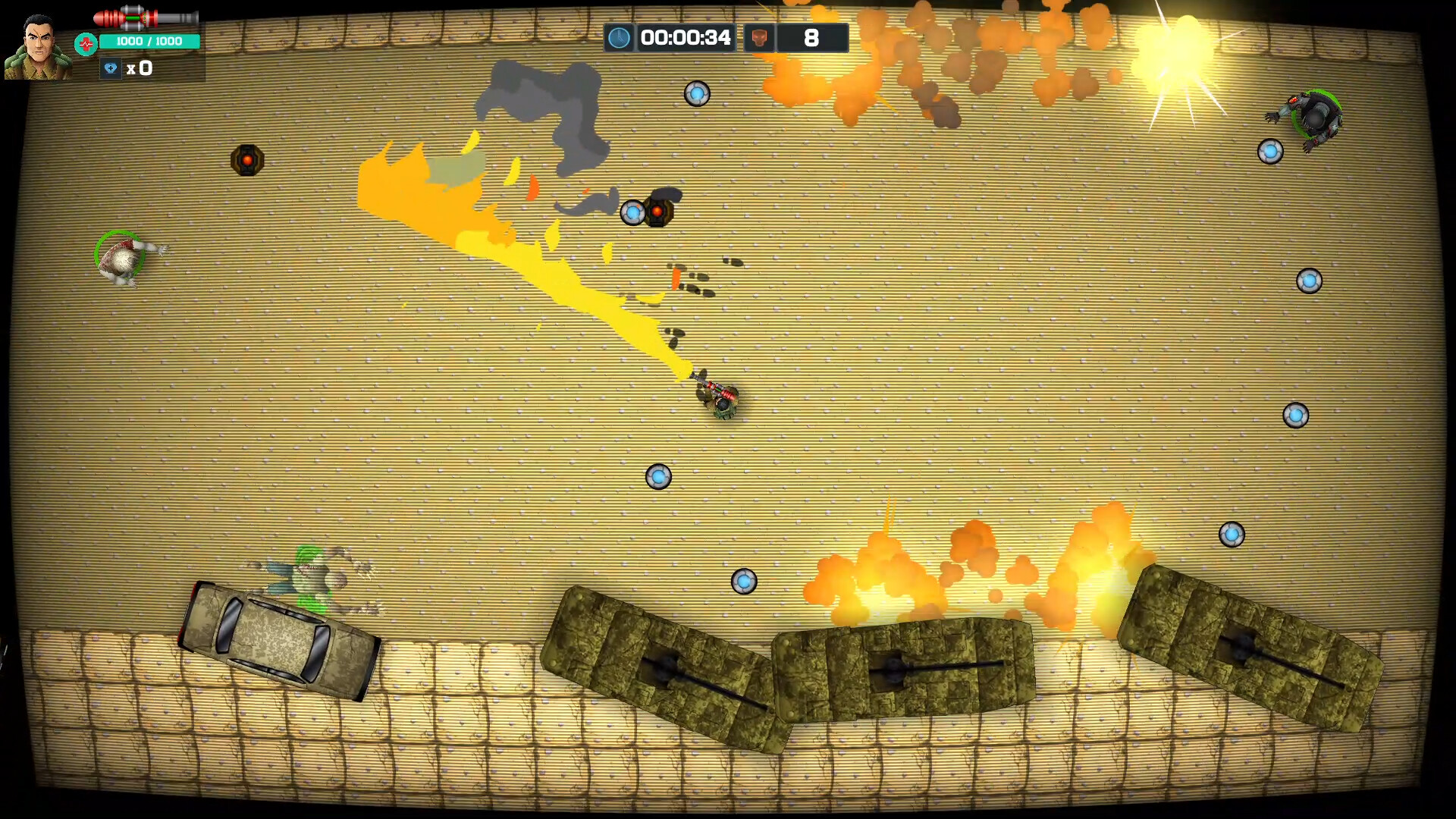Click the blue clock timer icon

(620, 36)
